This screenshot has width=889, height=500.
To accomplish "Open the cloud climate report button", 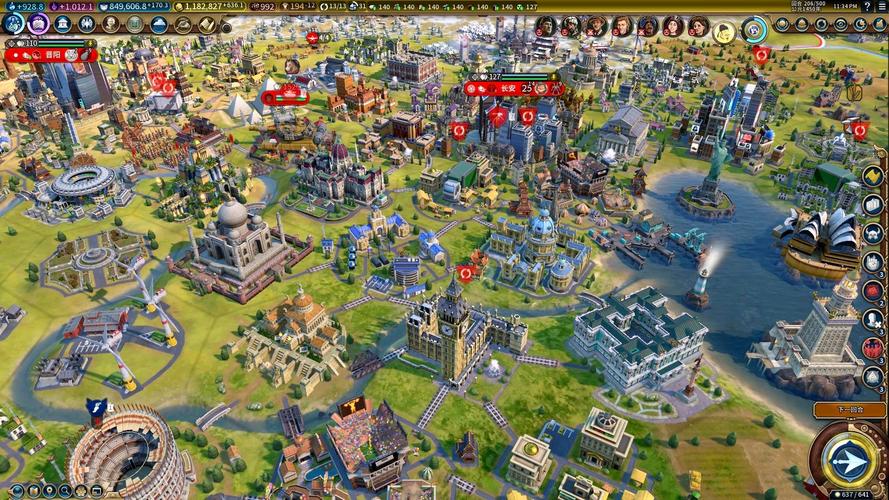I will pos(159,24).
